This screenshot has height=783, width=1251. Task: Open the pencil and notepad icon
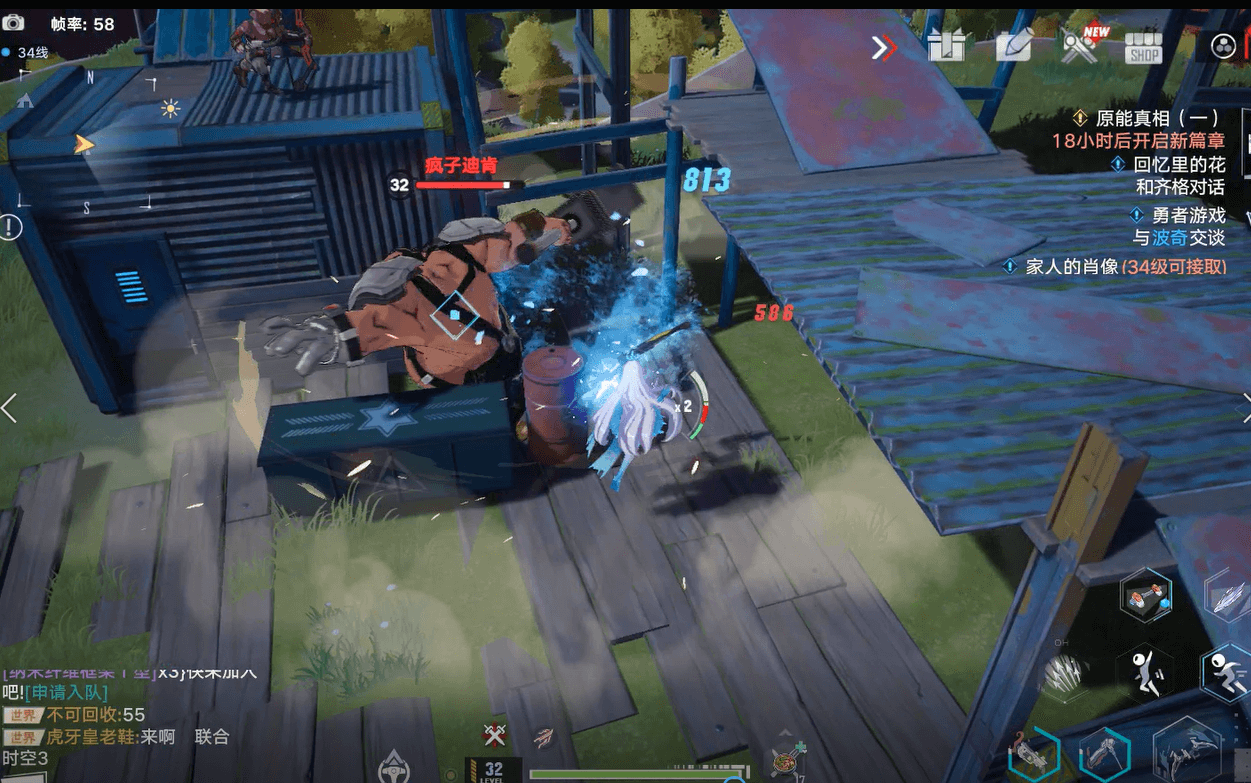click(1012, 45)
